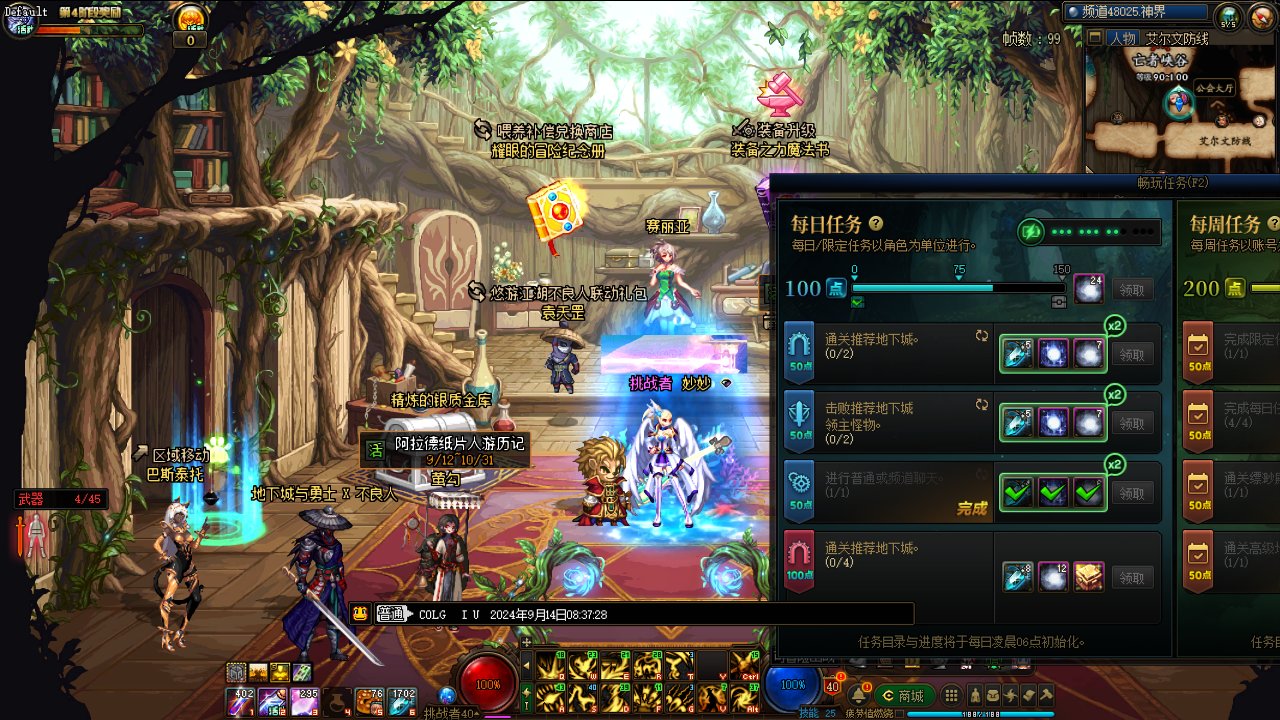Activate the skill bound to Ctrl

(x=744, y=664)
